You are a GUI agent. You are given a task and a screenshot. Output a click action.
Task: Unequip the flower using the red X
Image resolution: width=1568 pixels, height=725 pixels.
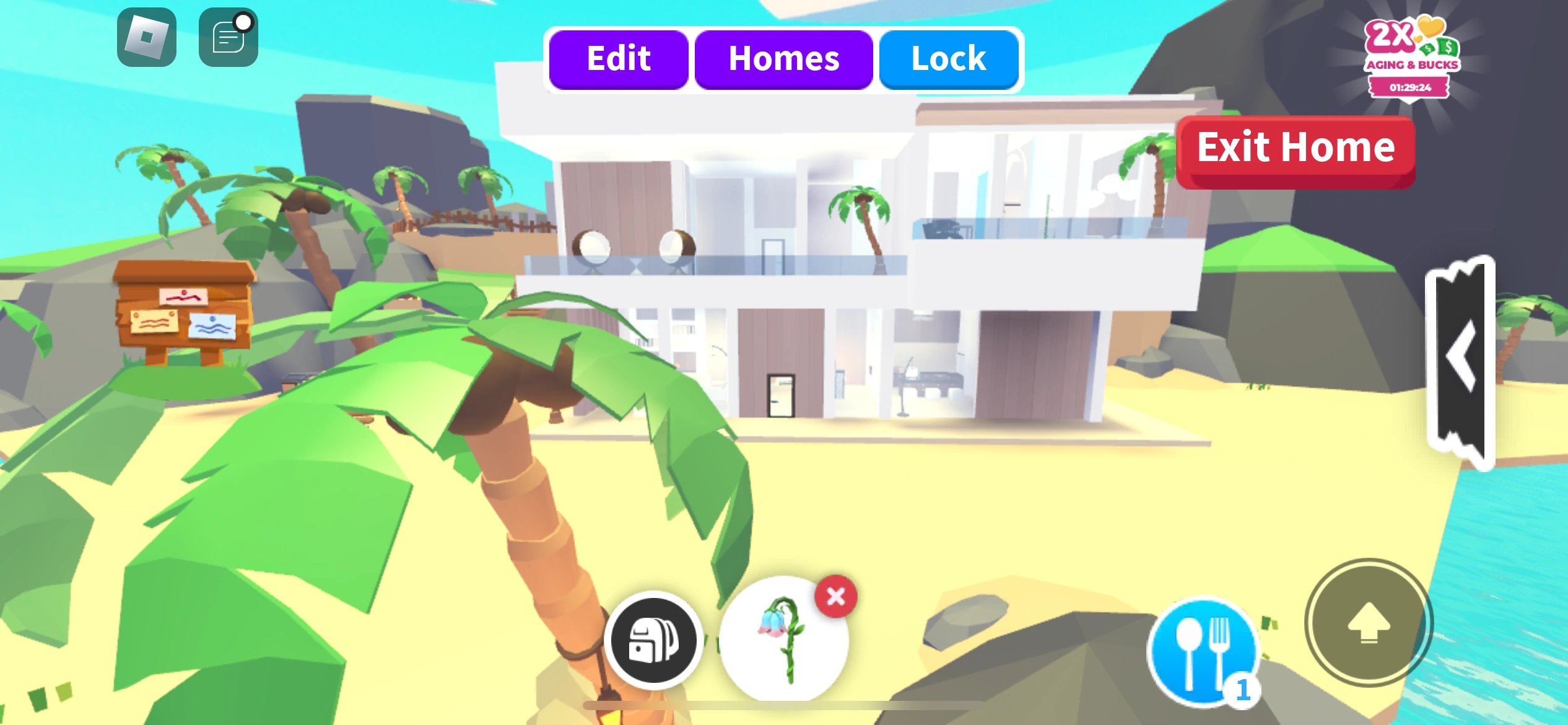[835, 597]
